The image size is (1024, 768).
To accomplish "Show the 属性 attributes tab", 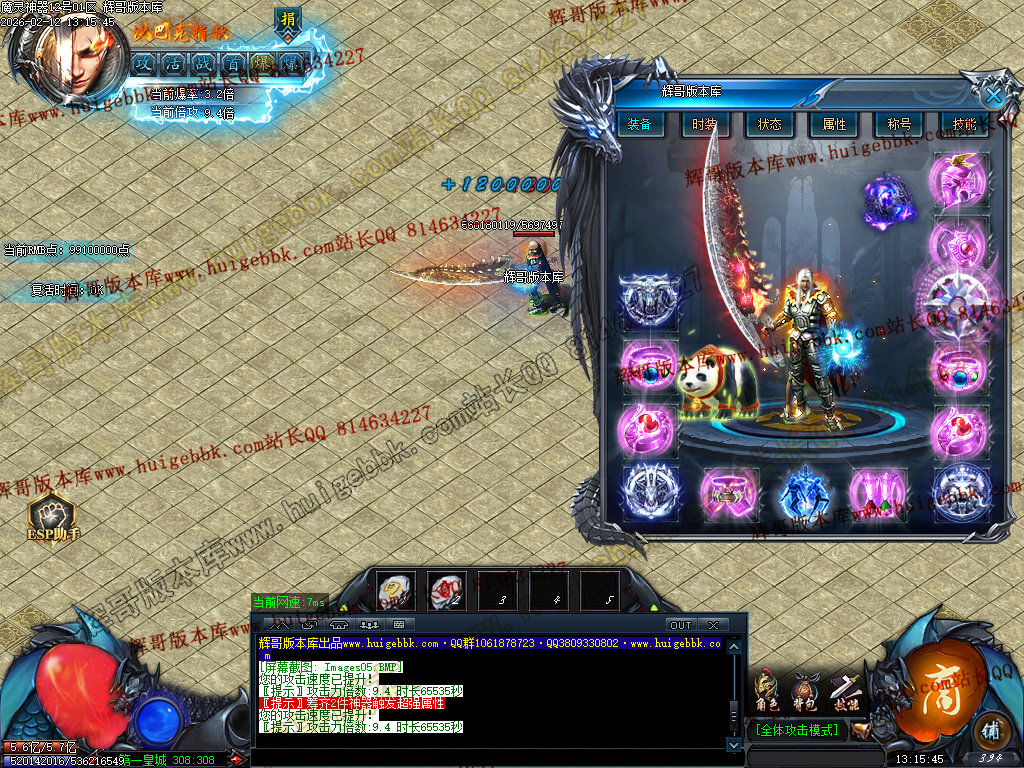I will tap(834, 125).
